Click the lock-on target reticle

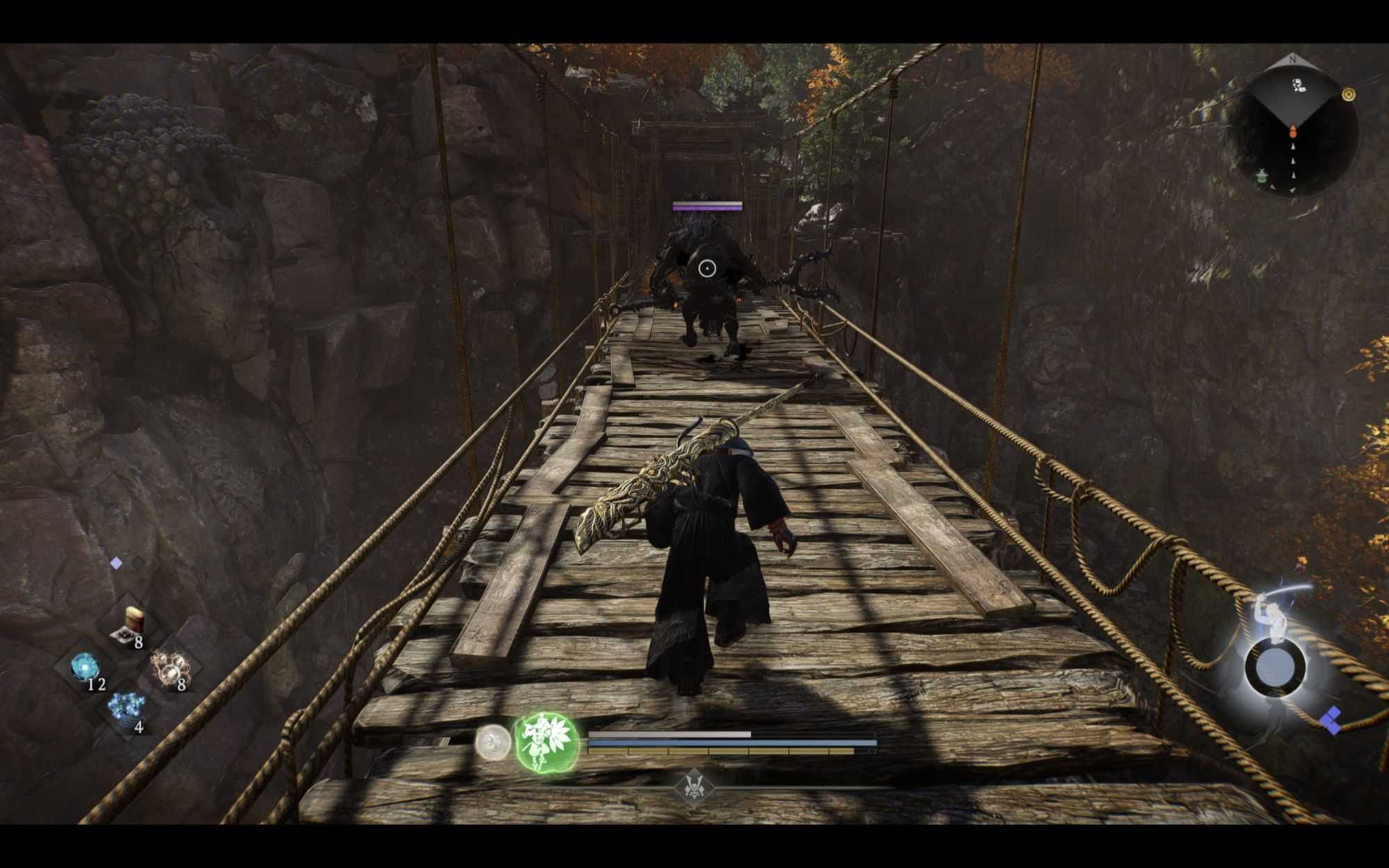tap(706, 268)
